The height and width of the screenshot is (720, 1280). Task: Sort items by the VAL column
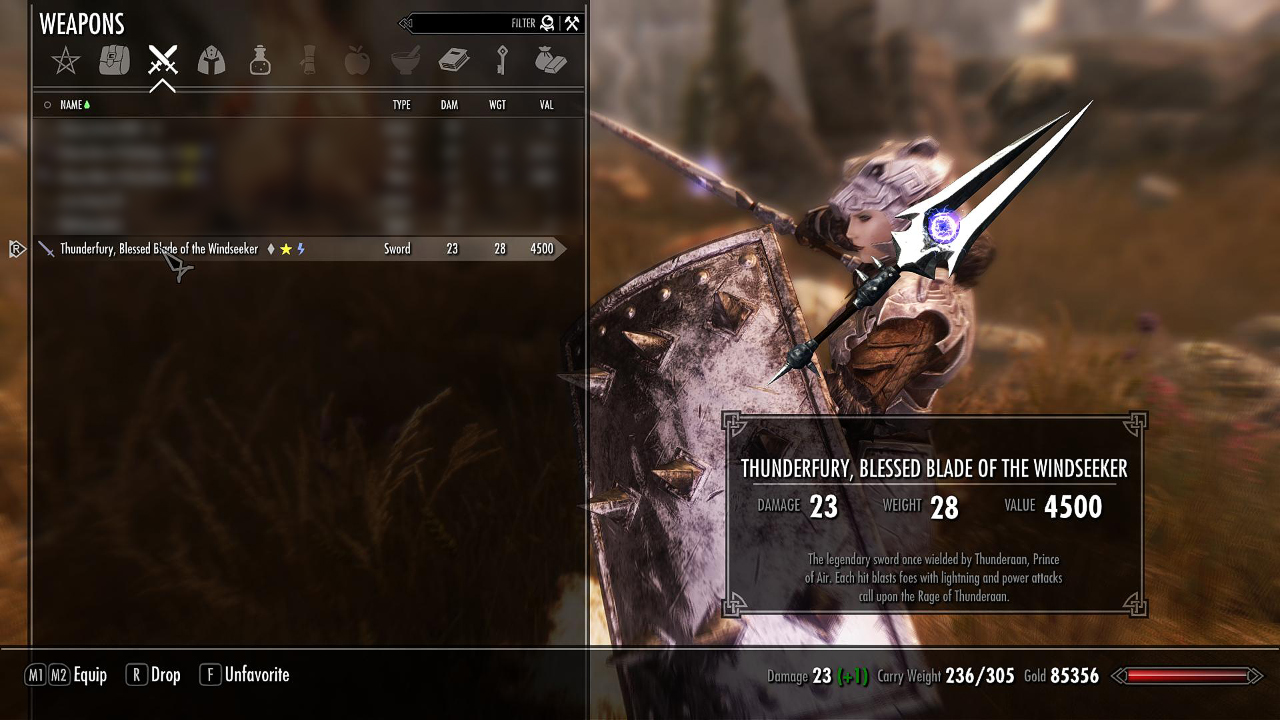click(546, 105)
